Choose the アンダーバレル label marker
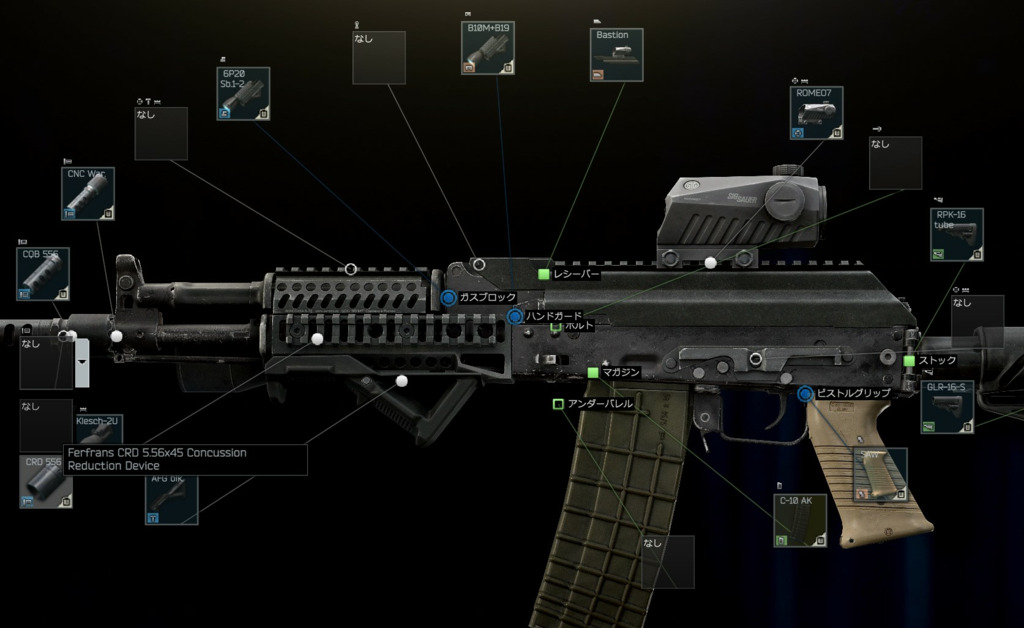 558,404
